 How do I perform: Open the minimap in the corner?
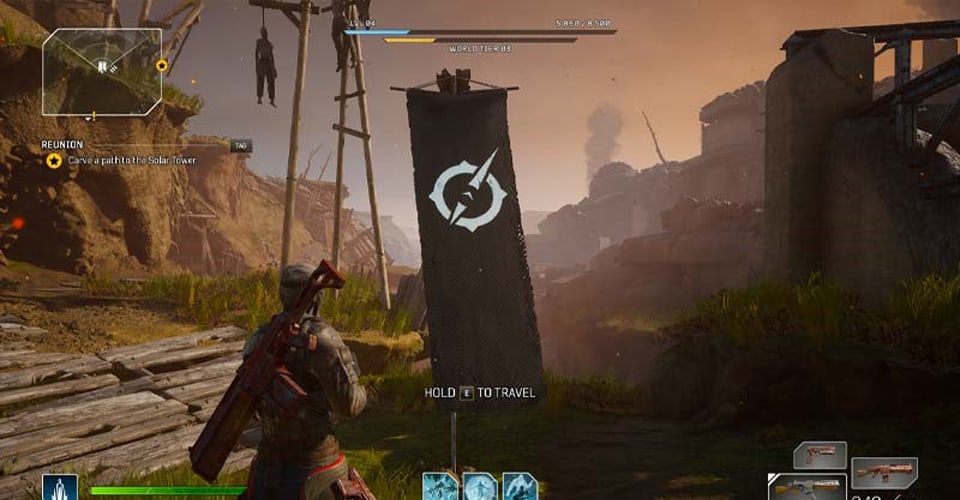101,69
